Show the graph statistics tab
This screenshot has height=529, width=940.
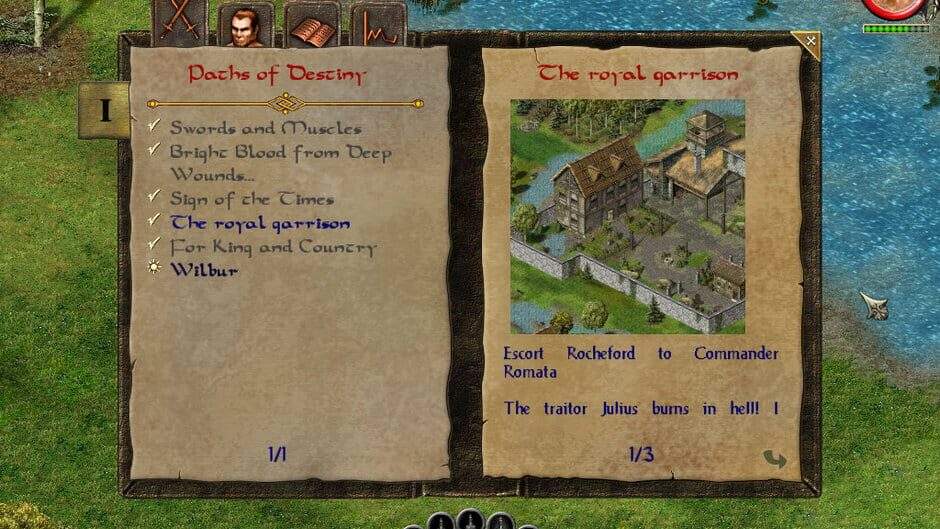[378, 26]
